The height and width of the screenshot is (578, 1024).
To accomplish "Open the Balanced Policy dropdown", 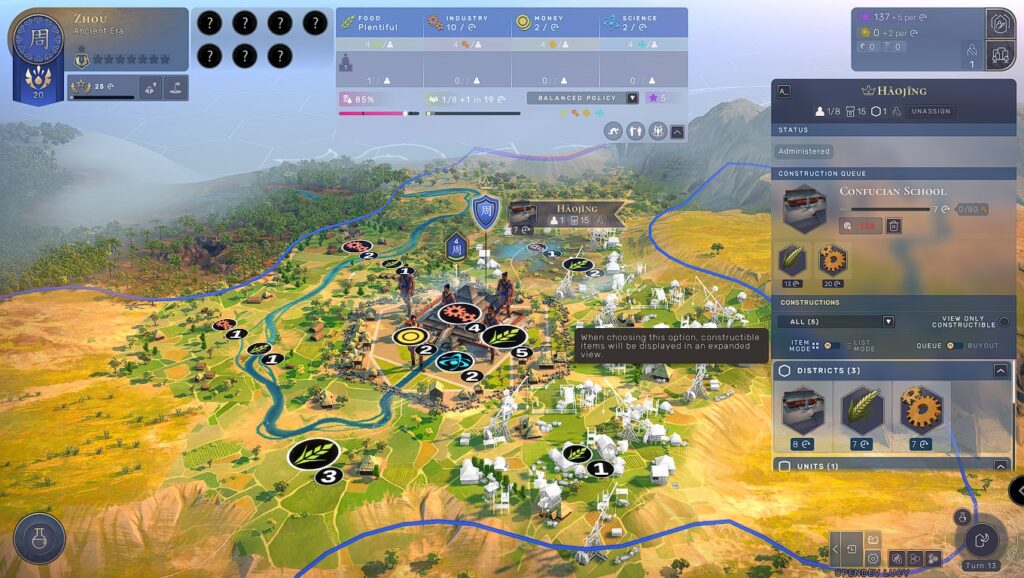I will pos(632,98).
